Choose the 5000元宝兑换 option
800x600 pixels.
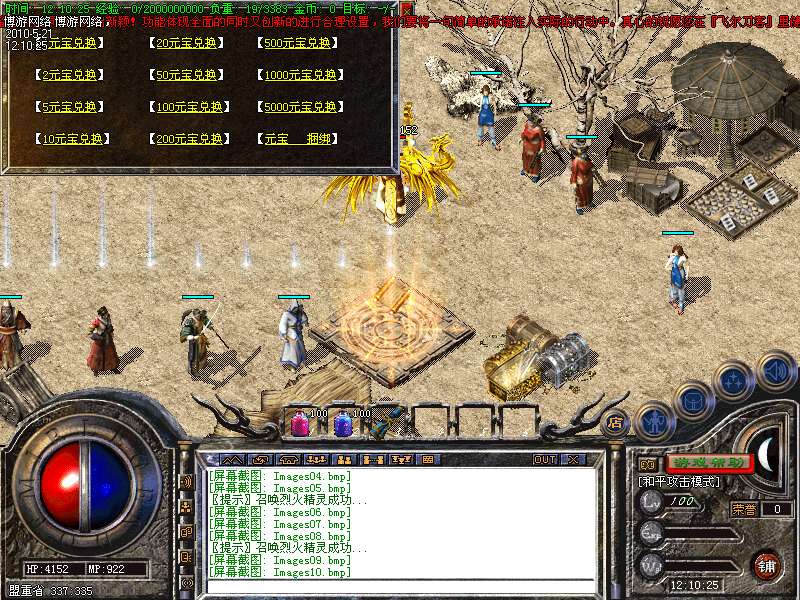(301, 107)
